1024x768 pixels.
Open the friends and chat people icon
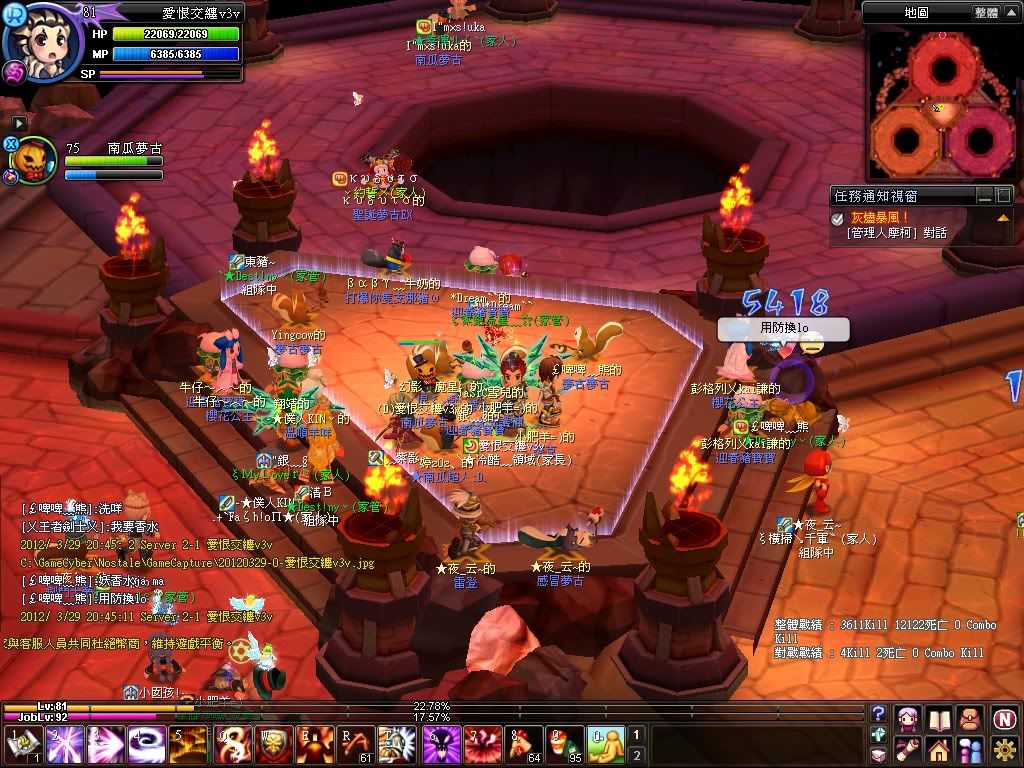[971, 749]
